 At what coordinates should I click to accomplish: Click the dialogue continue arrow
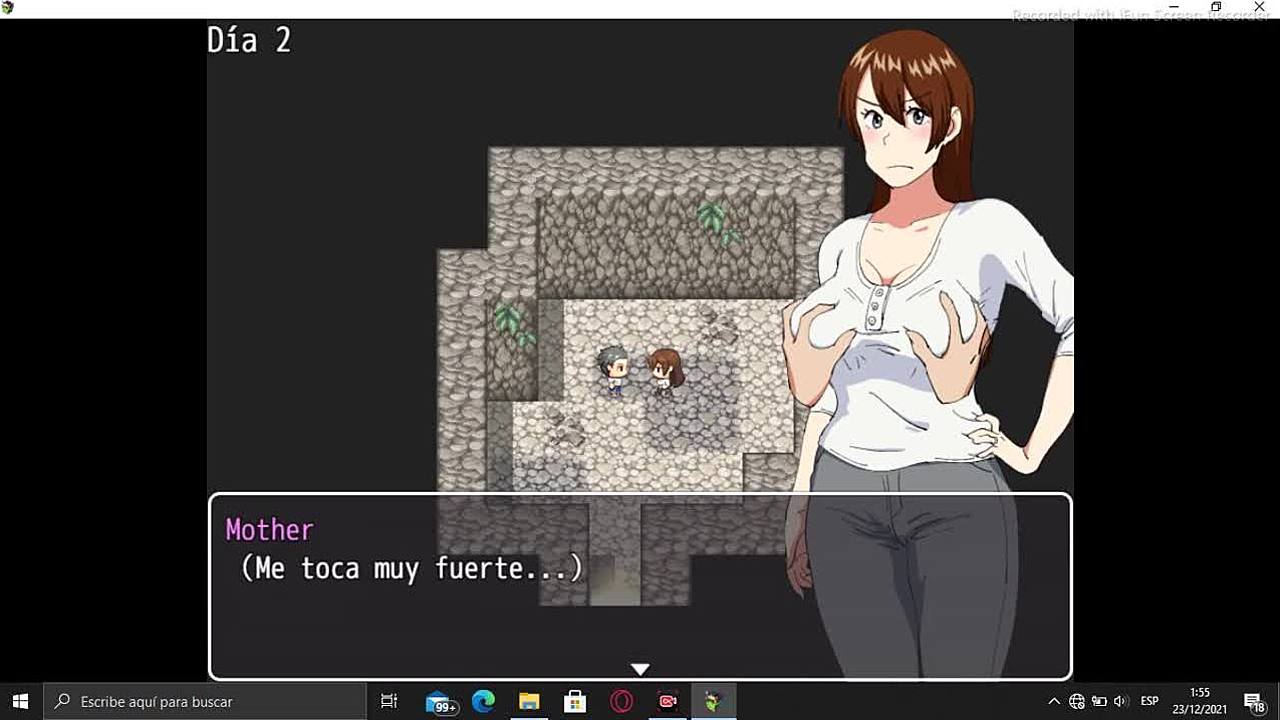point(640,668)
